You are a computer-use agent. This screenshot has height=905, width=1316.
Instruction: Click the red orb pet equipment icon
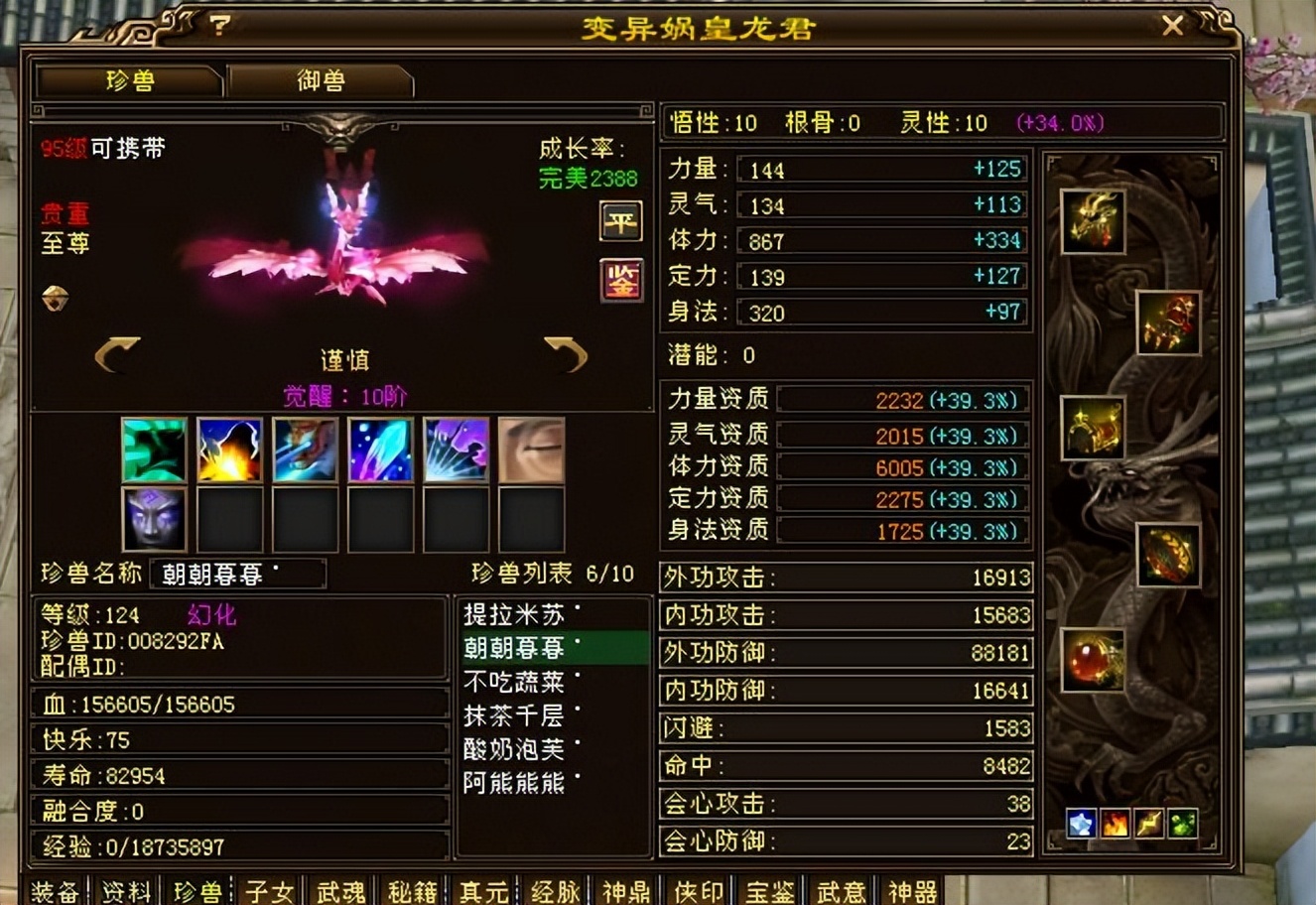1091,661
